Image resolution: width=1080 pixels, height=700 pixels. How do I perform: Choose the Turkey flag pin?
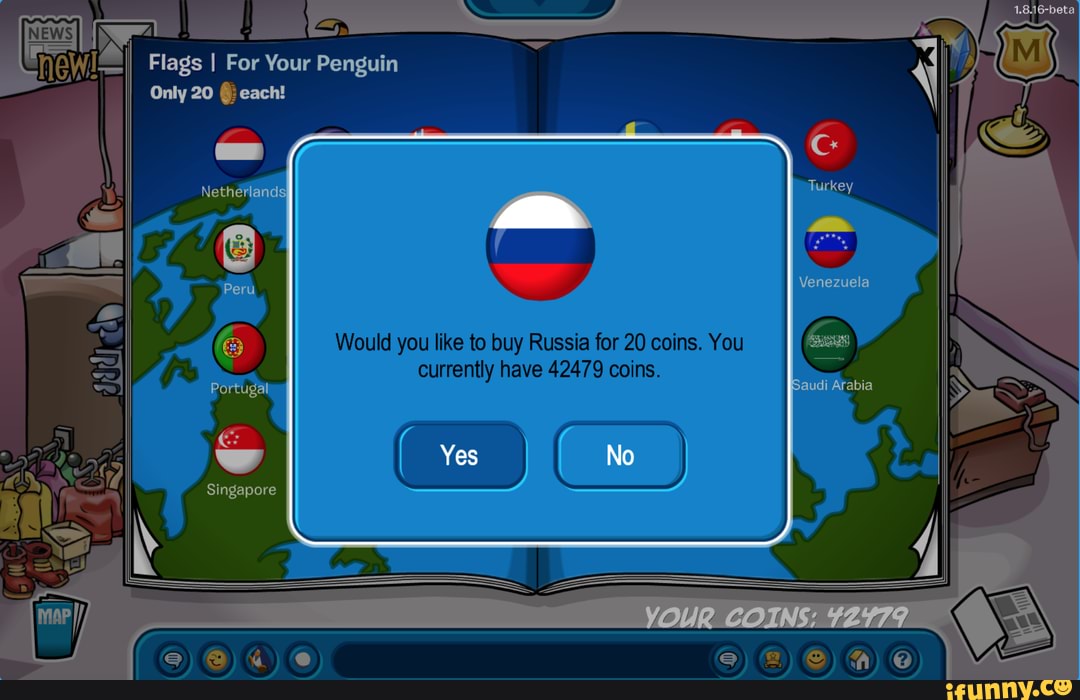point(830,146)
